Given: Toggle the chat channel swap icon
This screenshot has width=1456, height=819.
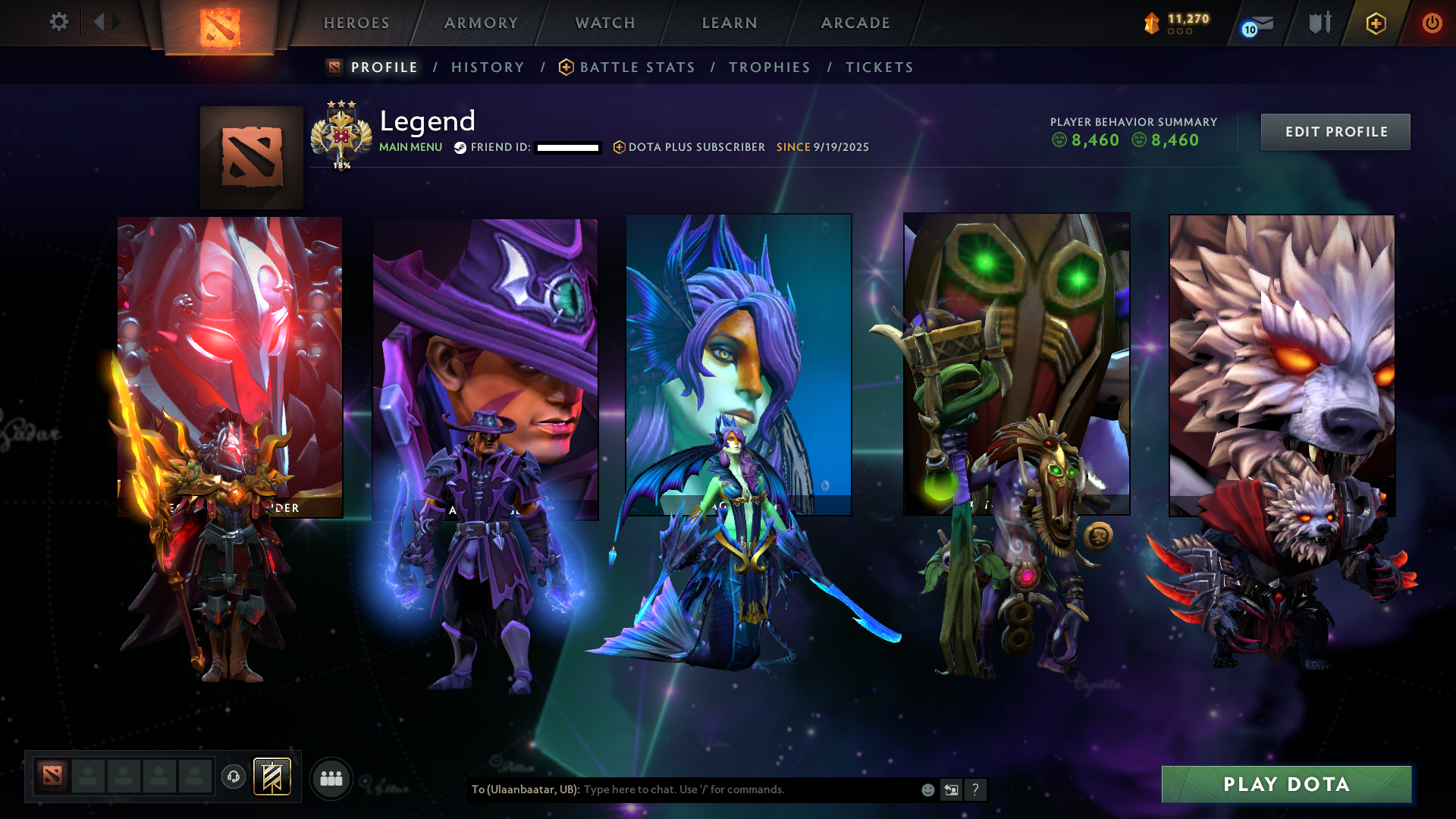Looking at the screenshot, I should click(951, 789).
